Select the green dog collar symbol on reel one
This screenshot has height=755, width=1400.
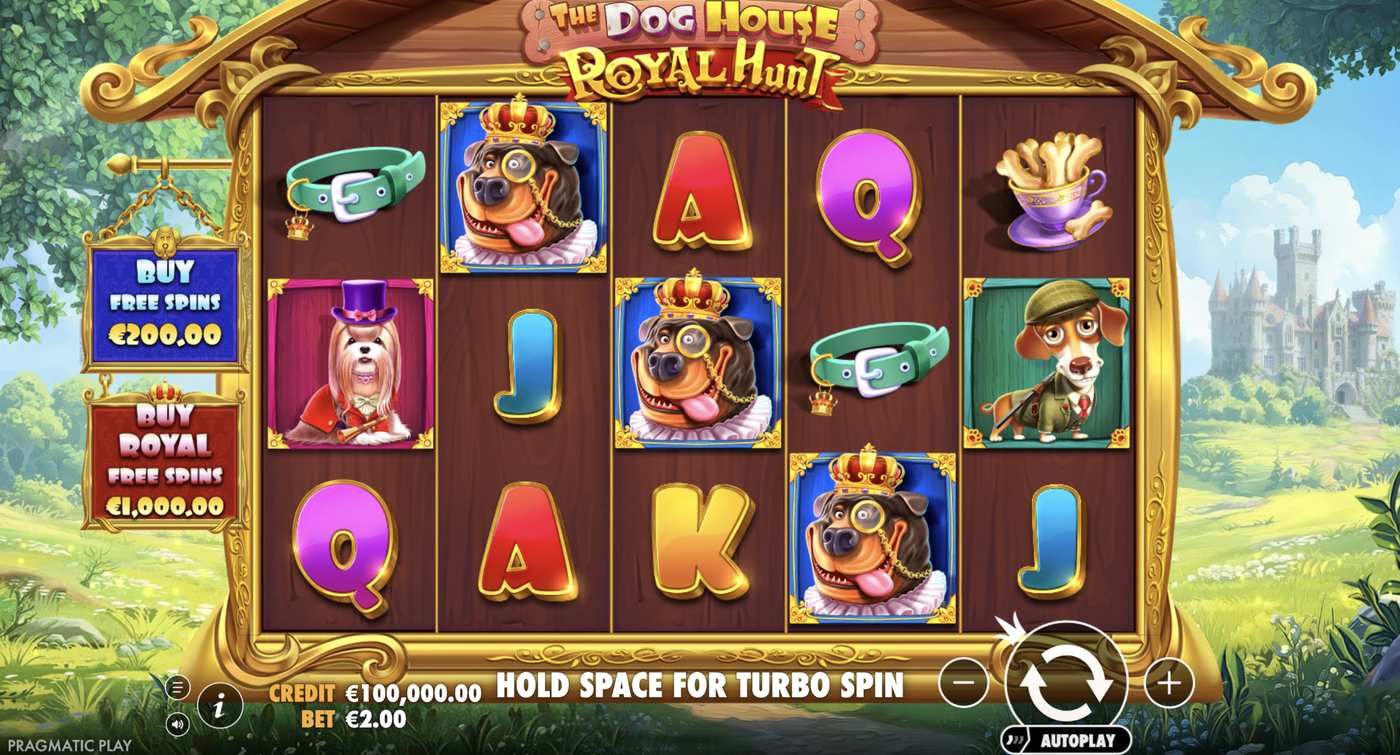(350, 185)
